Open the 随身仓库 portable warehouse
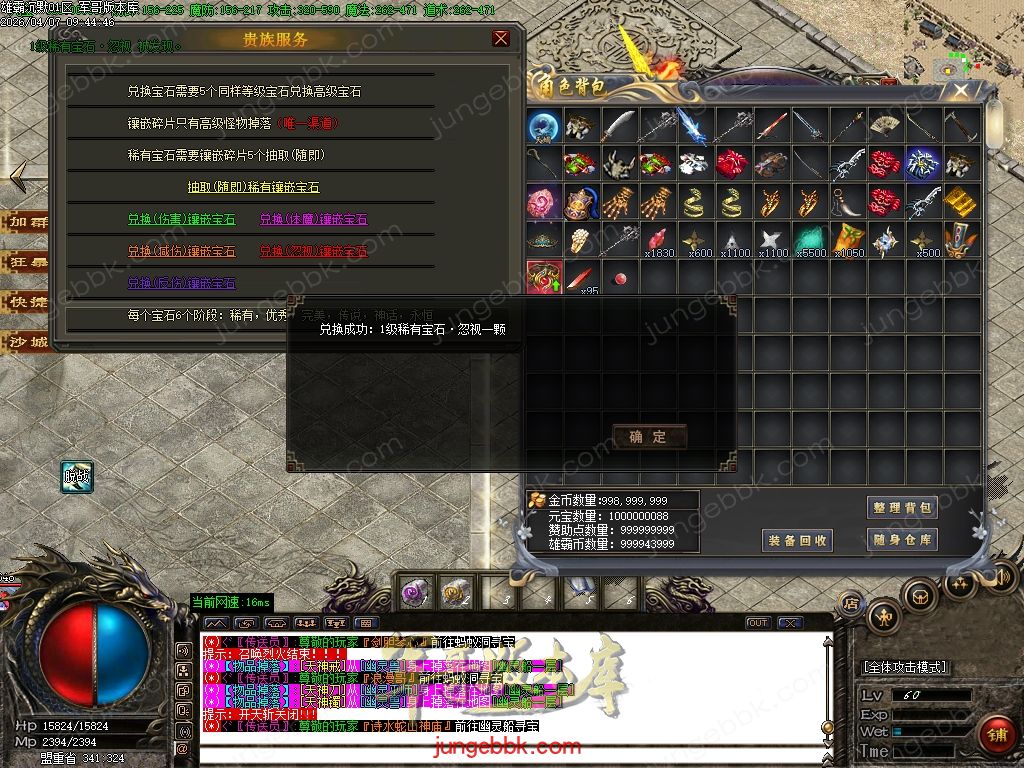The height and width of the screenshot is (768, 1024). [x=902, y=540]
